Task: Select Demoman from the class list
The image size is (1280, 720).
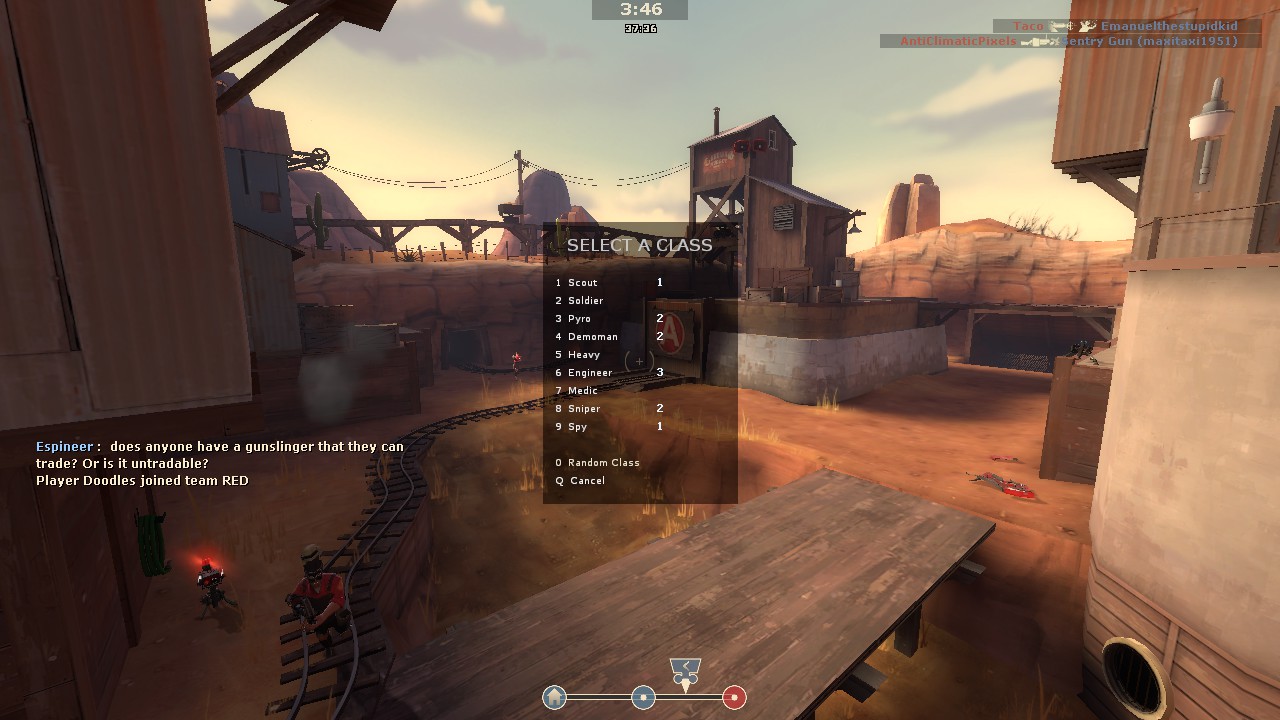Action: click(x=592, y=337)
